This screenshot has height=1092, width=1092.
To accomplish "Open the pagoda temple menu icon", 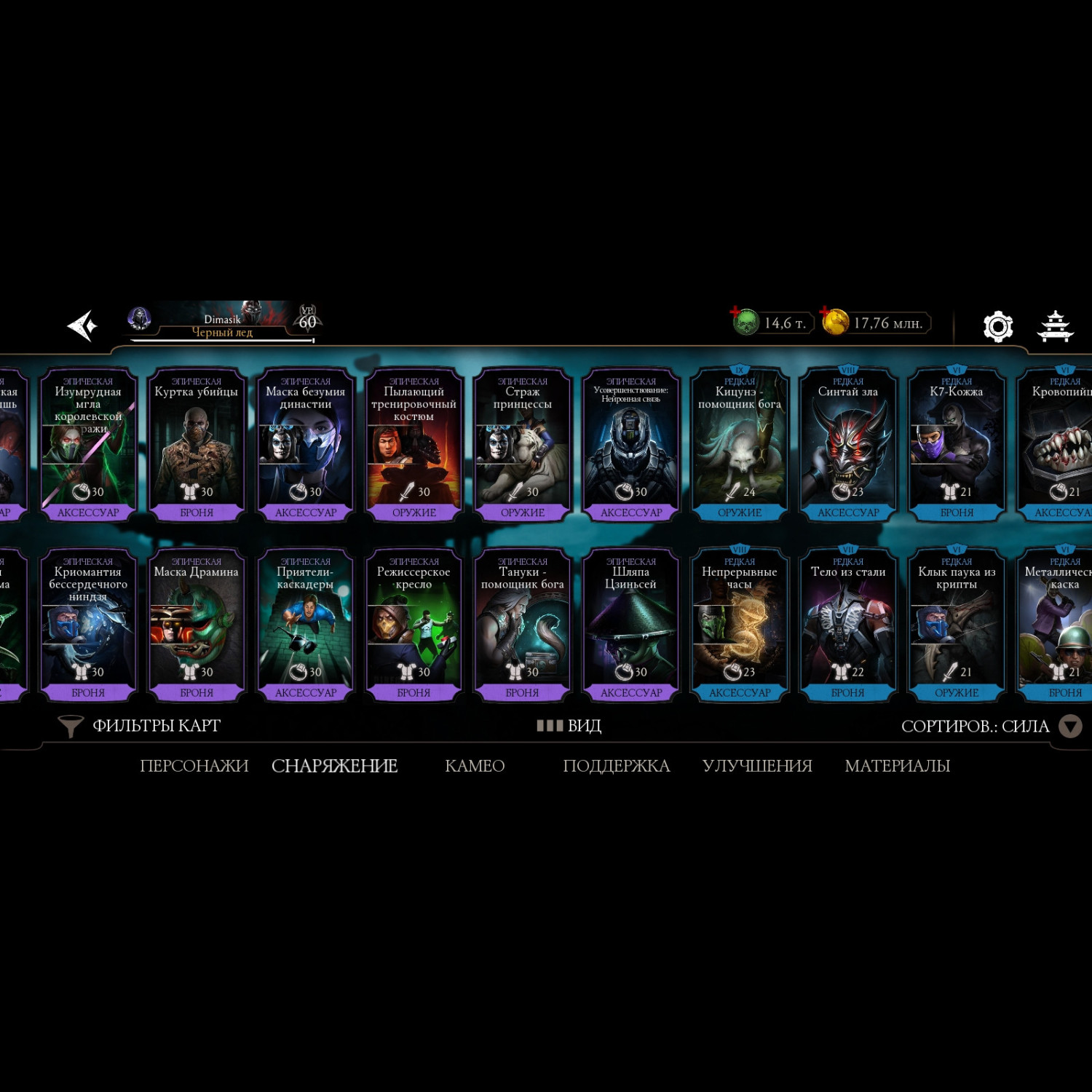I will tap(1055, 326).
